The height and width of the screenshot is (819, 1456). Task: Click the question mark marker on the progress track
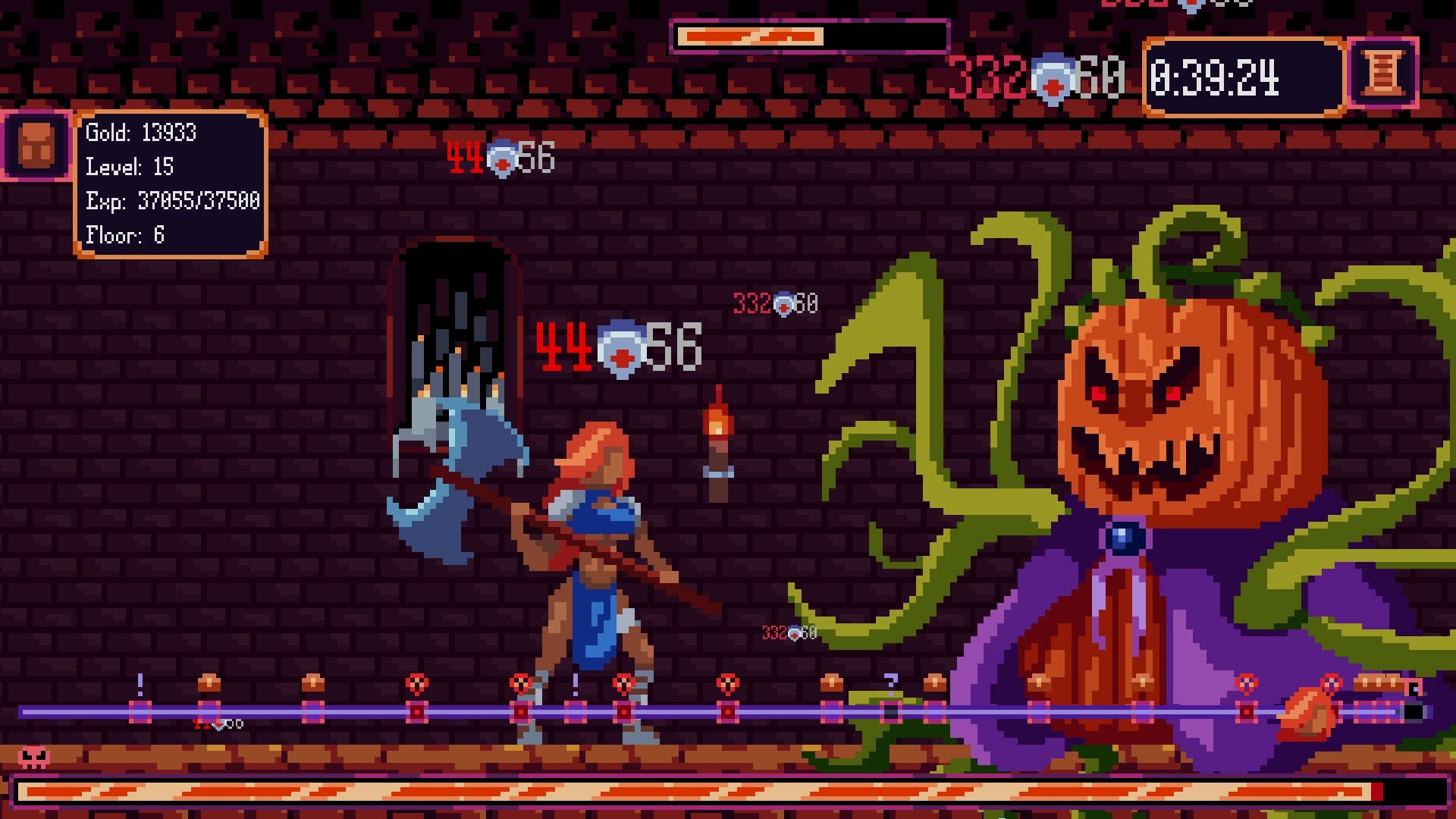click(x=891, y=682)
